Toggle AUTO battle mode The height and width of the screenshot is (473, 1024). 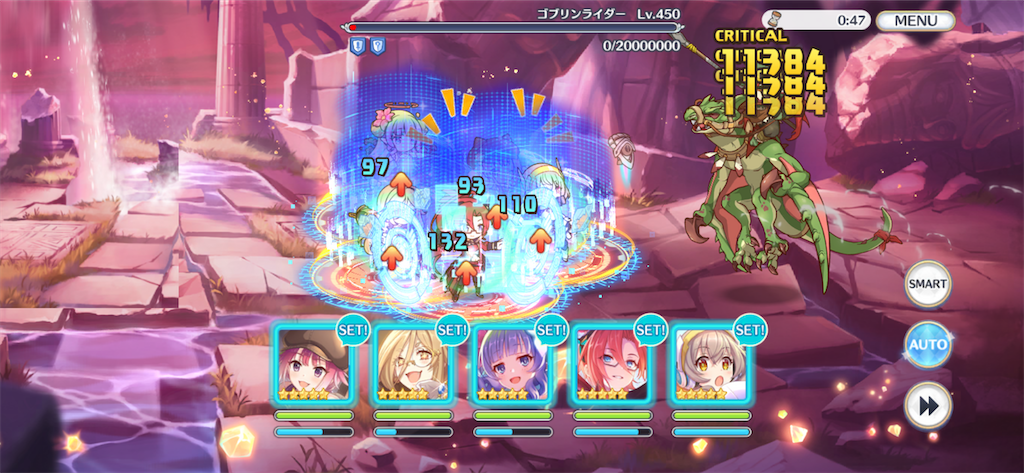(927, 345)
